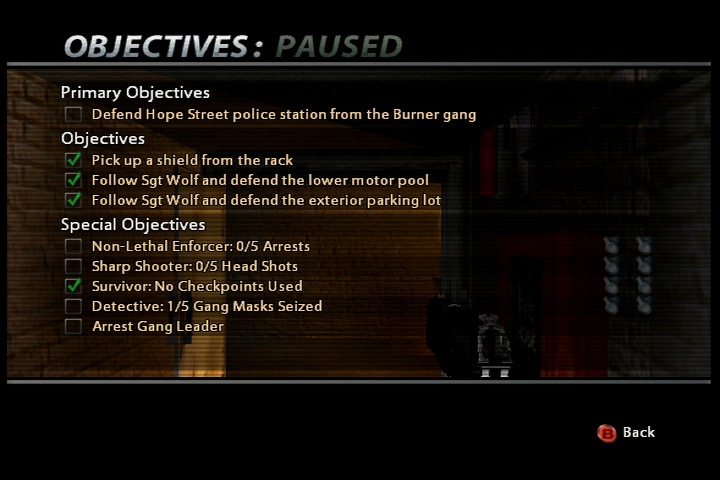
Task: Select the Defend Hope Street police station objective
Action: point(283,115)
